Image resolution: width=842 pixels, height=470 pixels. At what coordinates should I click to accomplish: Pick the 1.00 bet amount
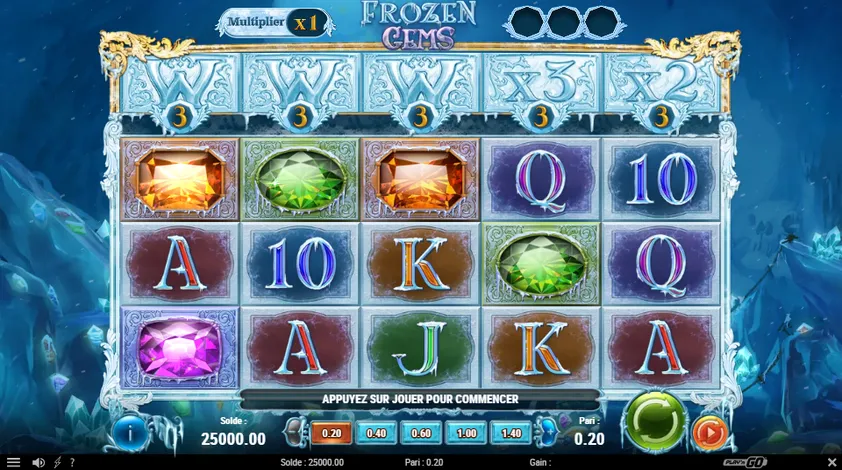tap(466, 433)
